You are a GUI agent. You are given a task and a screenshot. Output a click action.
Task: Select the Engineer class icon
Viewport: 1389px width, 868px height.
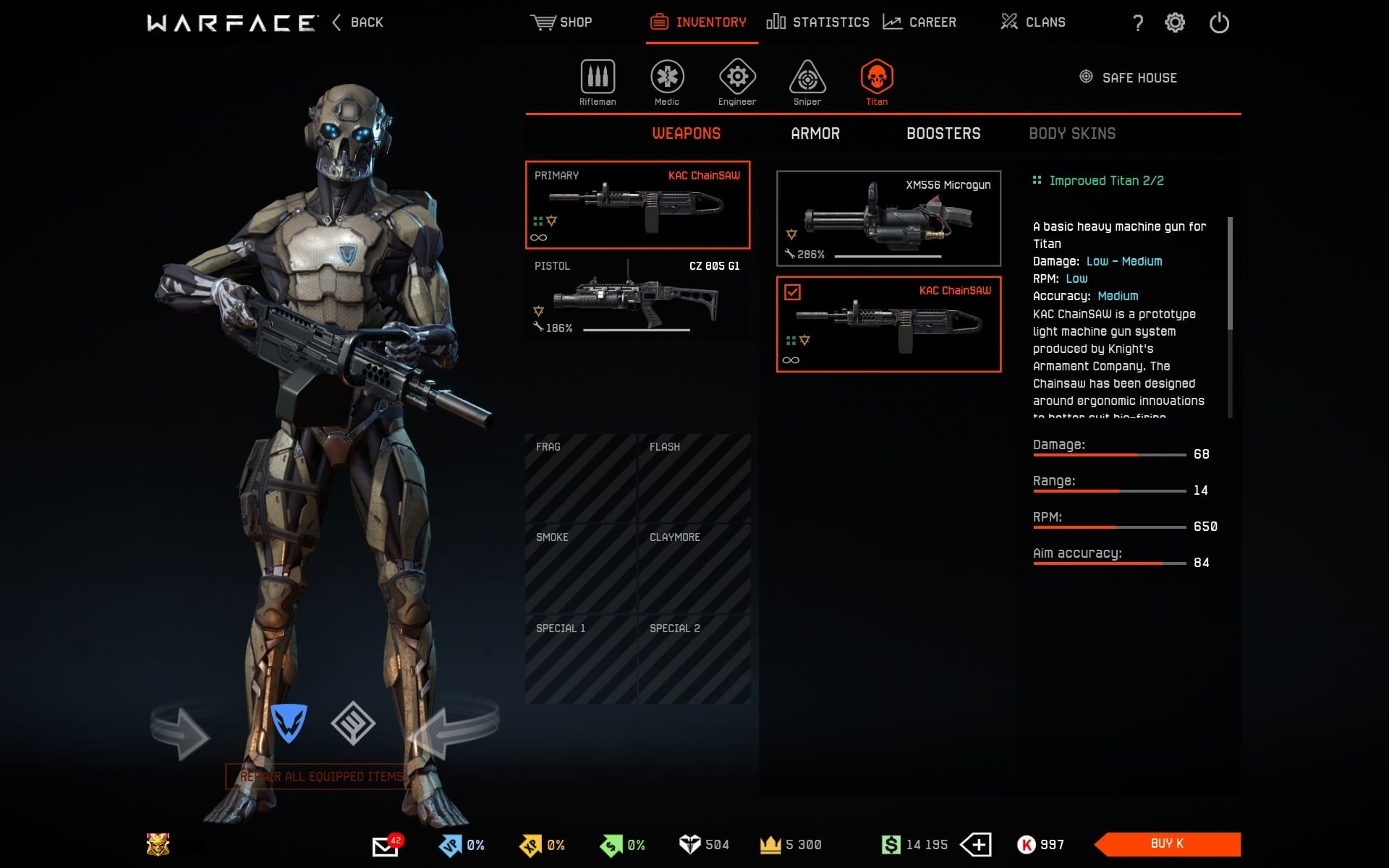pyautogui.click(x=736, y=78)
